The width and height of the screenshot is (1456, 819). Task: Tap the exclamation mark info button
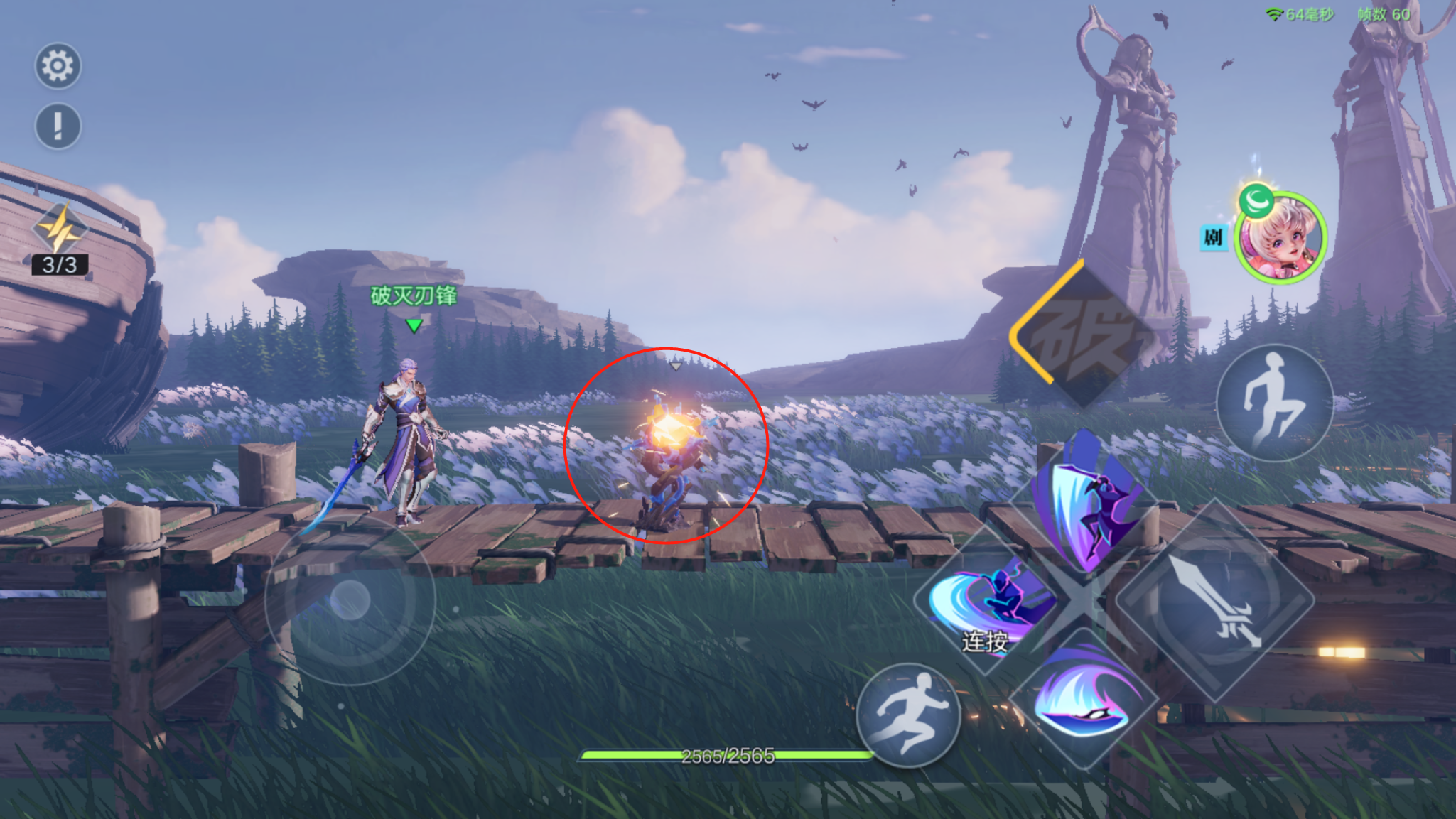click(58, 126)
